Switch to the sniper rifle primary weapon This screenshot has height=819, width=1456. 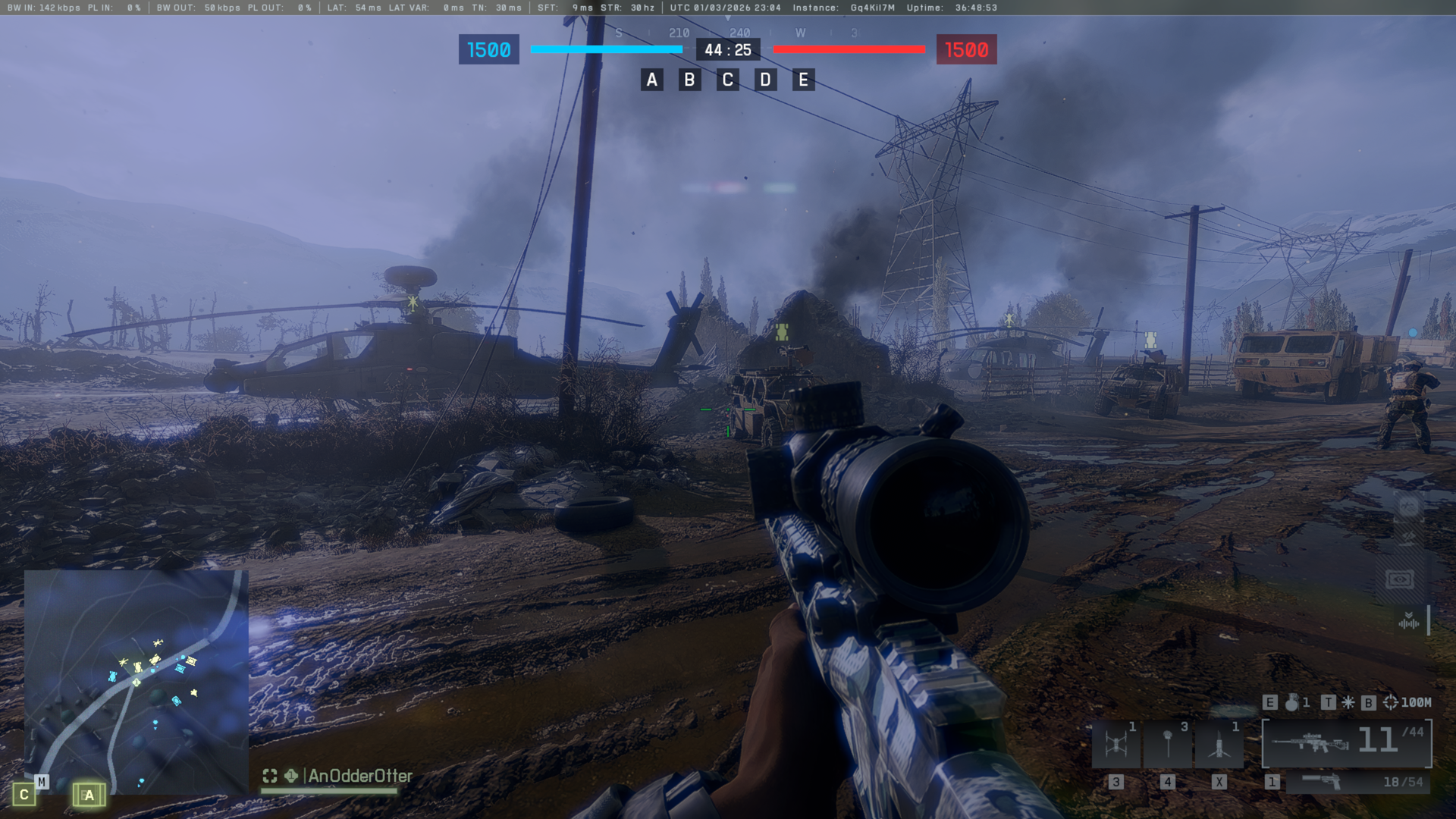click(1347, 743)
